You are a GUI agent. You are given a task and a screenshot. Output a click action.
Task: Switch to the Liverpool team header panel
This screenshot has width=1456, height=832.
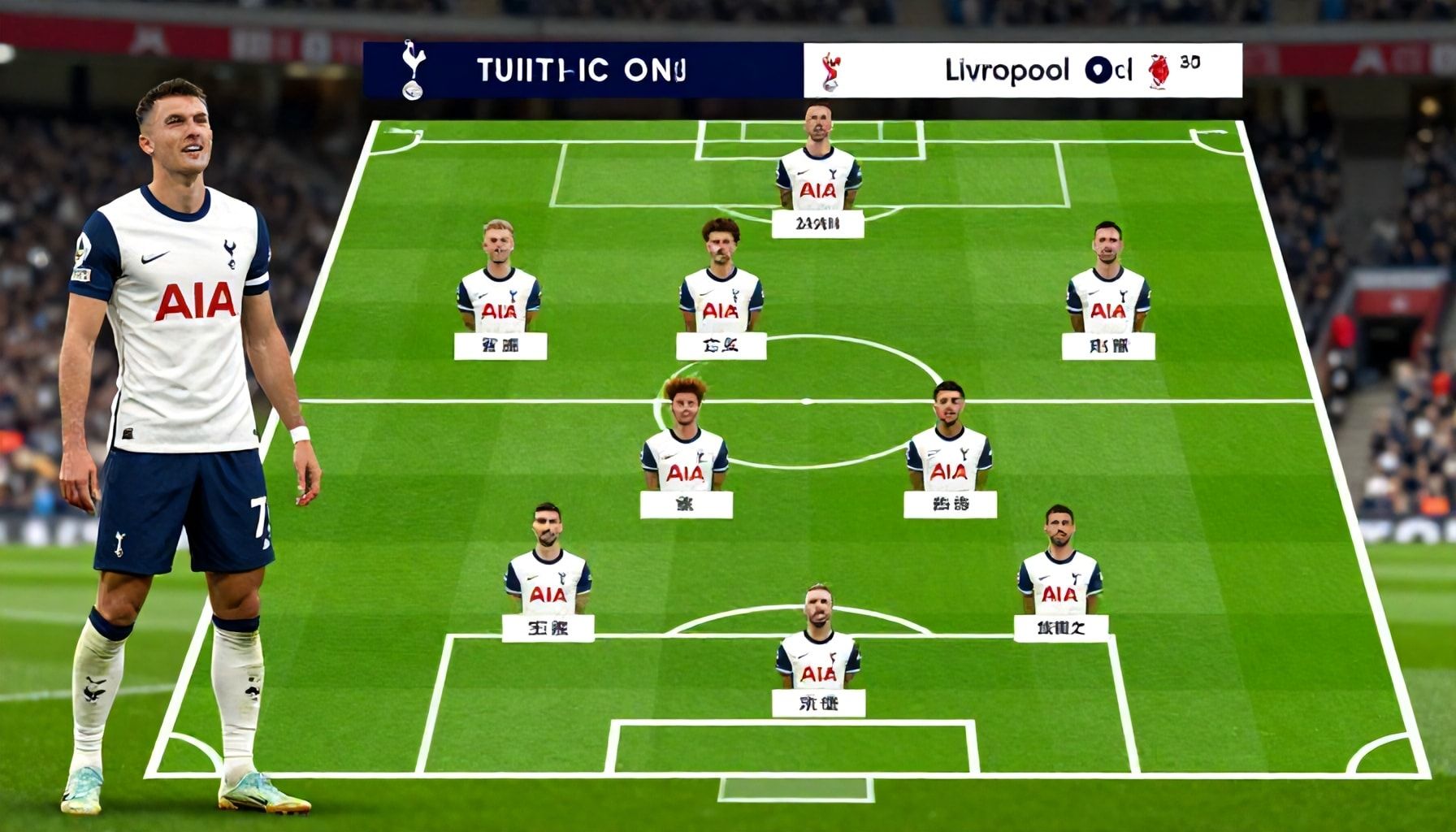coord(1022,71)
